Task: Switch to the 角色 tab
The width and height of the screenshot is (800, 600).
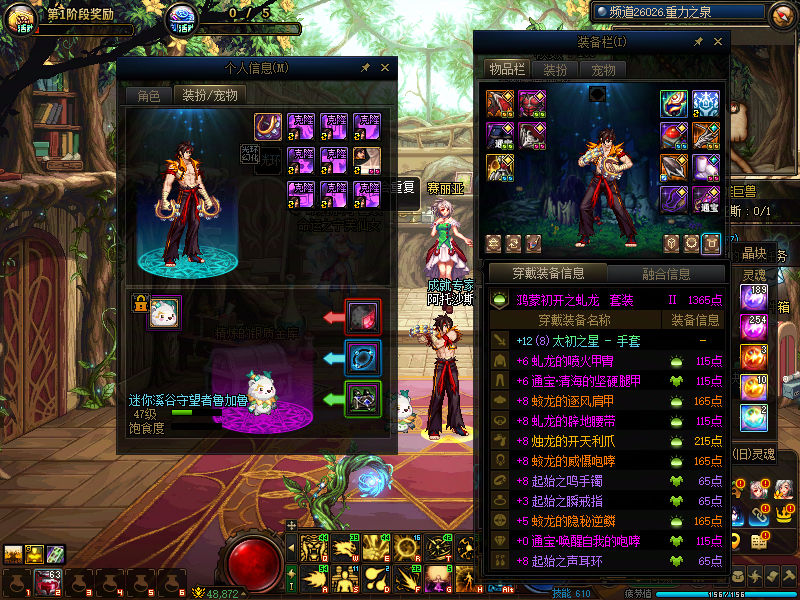Action: coord(148,96)
